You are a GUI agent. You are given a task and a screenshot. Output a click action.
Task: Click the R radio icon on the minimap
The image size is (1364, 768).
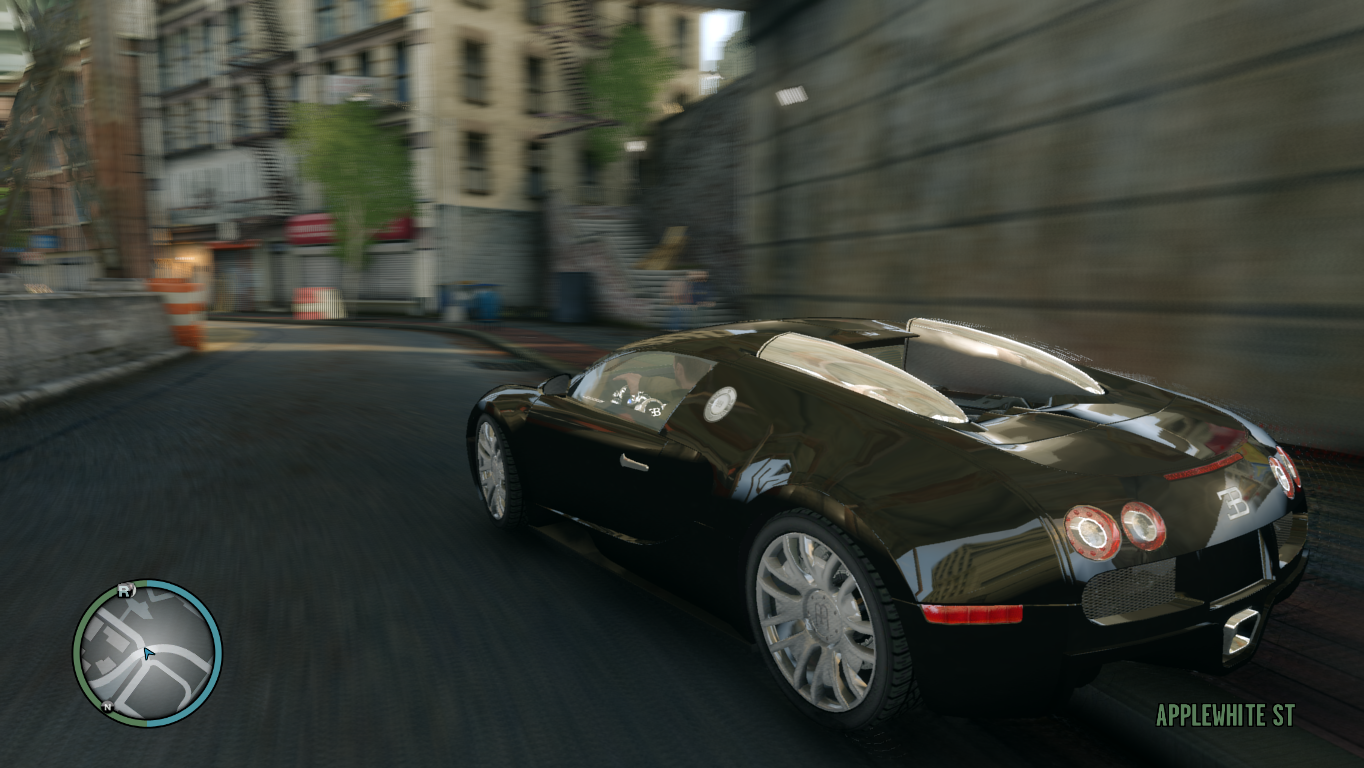125,590
